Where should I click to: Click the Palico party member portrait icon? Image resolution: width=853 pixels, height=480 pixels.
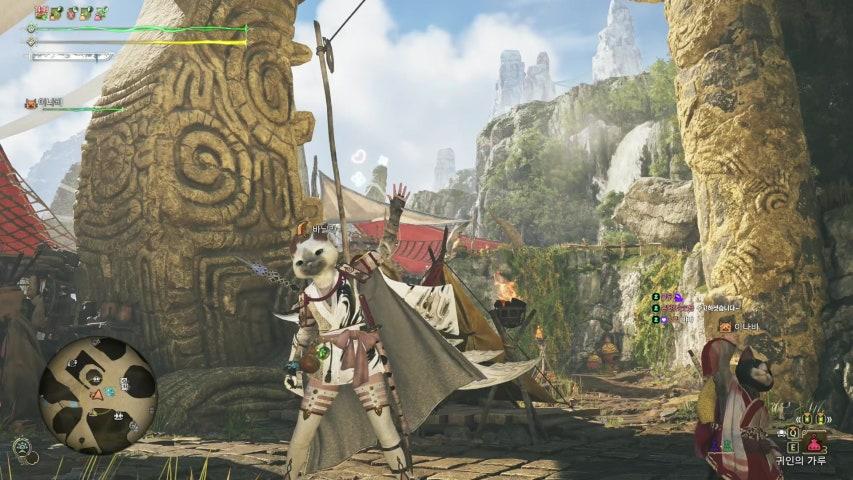(30, 103)
